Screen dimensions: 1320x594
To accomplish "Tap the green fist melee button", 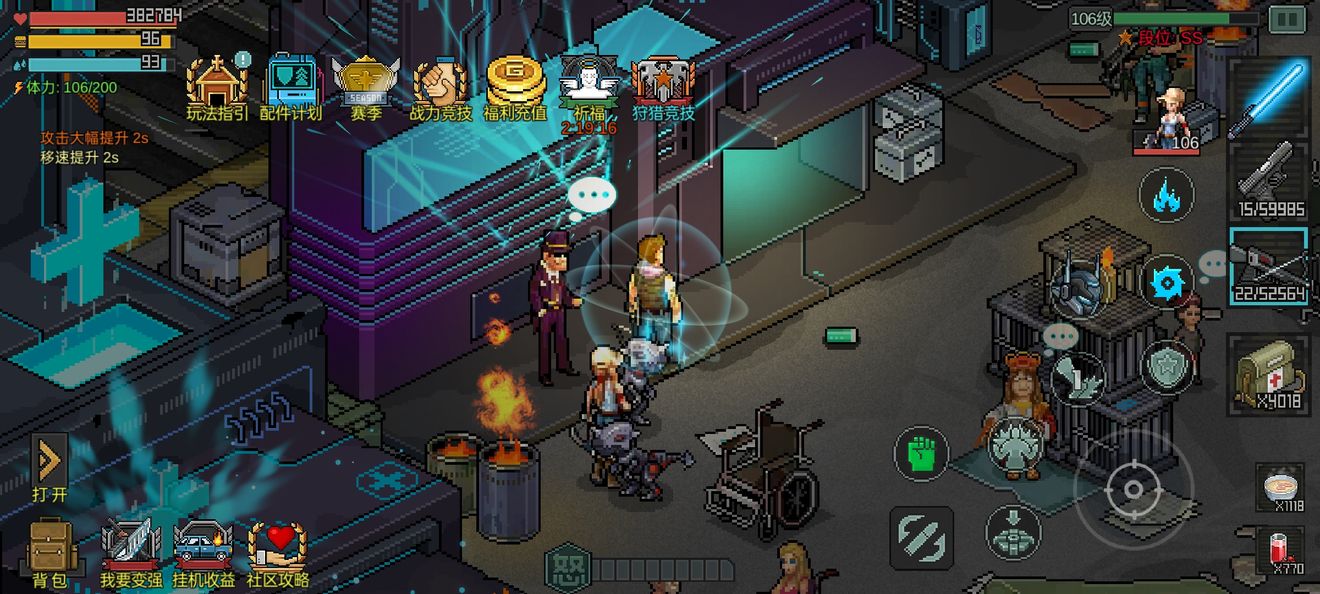I will pos(921,452).
